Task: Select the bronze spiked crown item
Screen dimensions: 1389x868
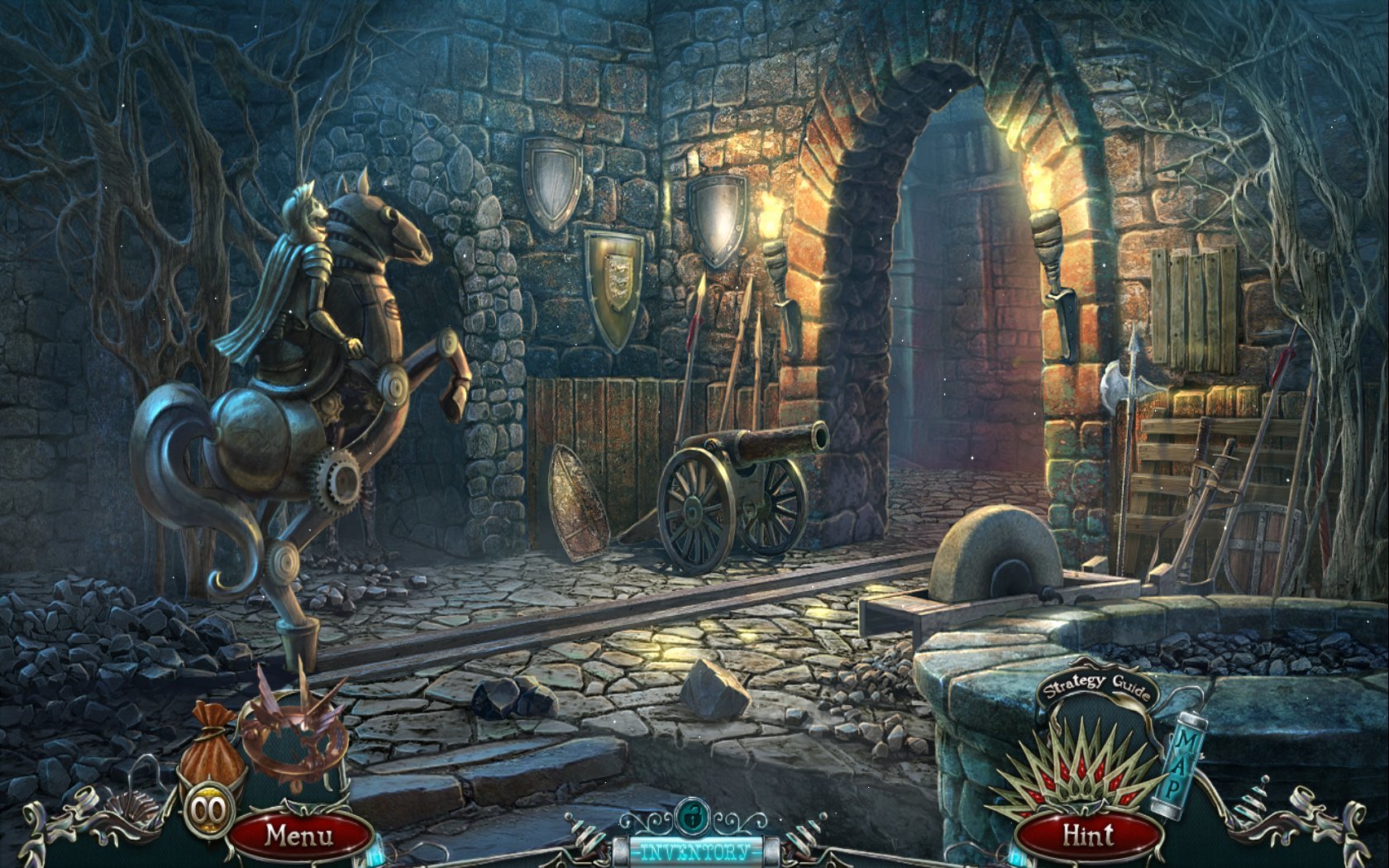Action: click(295, 734)
